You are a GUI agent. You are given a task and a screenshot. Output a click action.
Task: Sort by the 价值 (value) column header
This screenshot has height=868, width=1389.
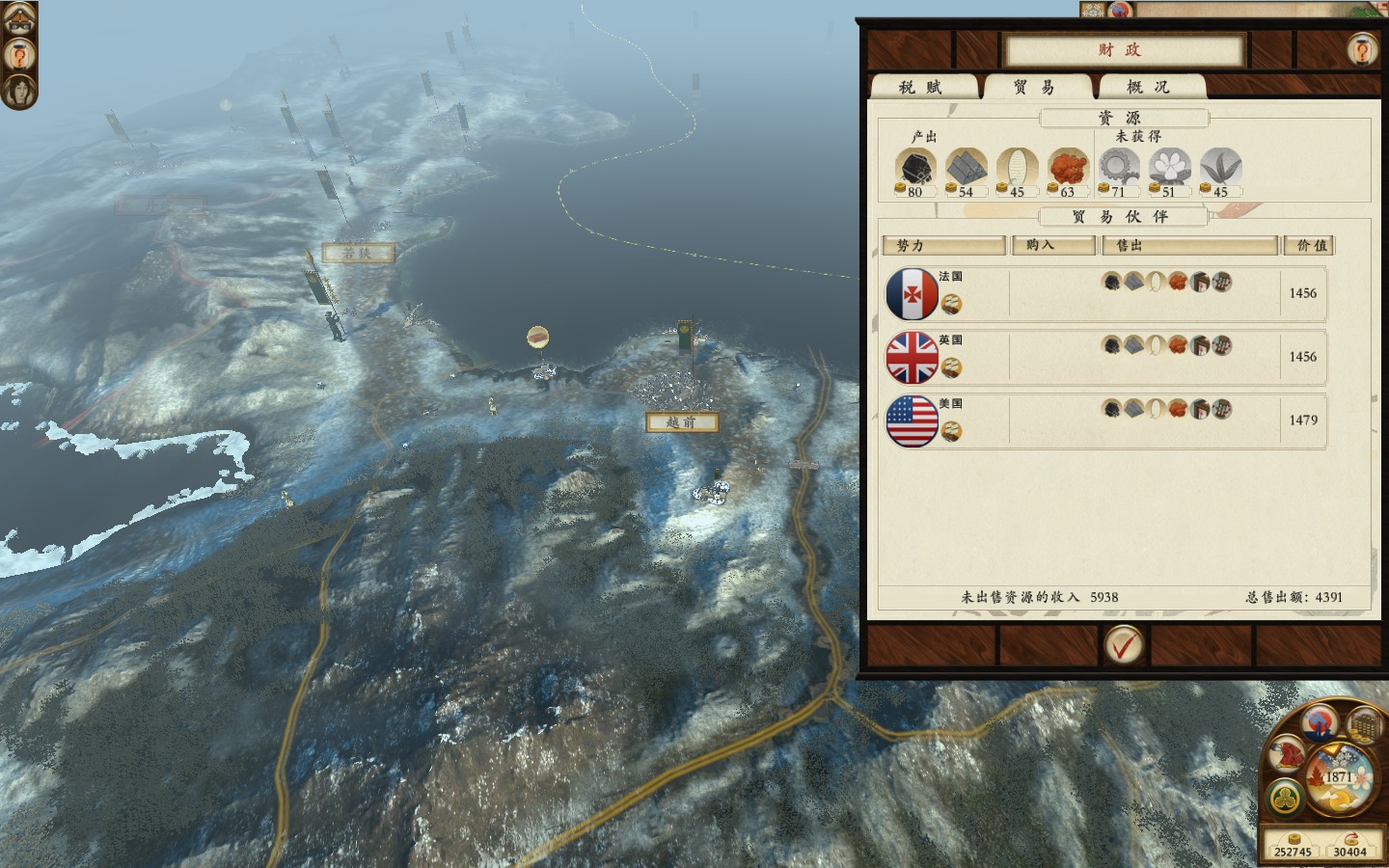point(1309,246)
